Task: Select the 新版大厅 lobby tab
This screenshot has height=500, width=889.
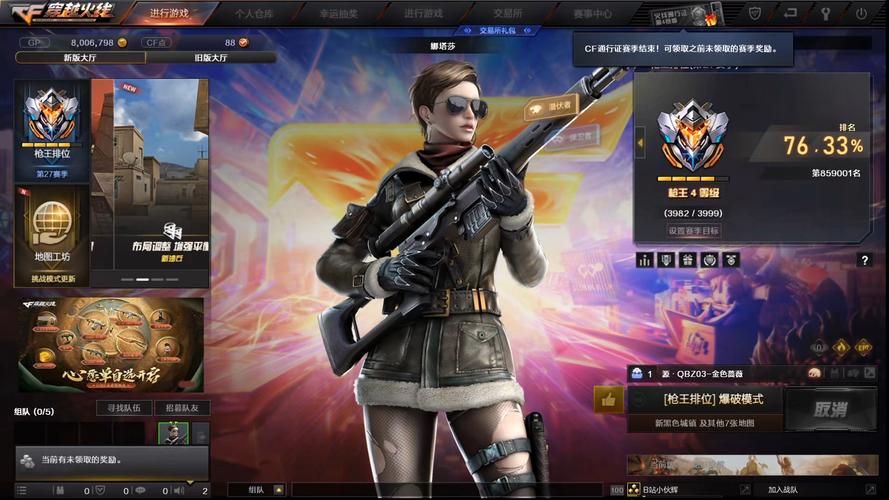Action: pyautogui.click(x=79, y=58)
